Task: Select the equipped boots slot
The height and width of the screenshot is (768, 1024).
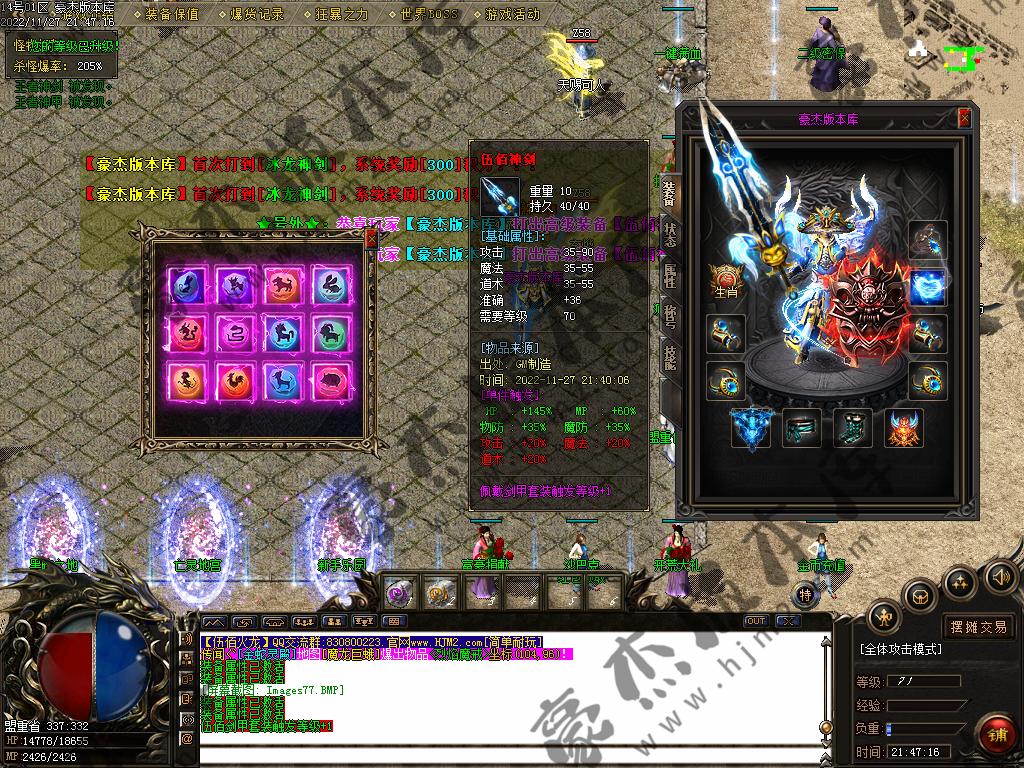Action: point(852,428)
